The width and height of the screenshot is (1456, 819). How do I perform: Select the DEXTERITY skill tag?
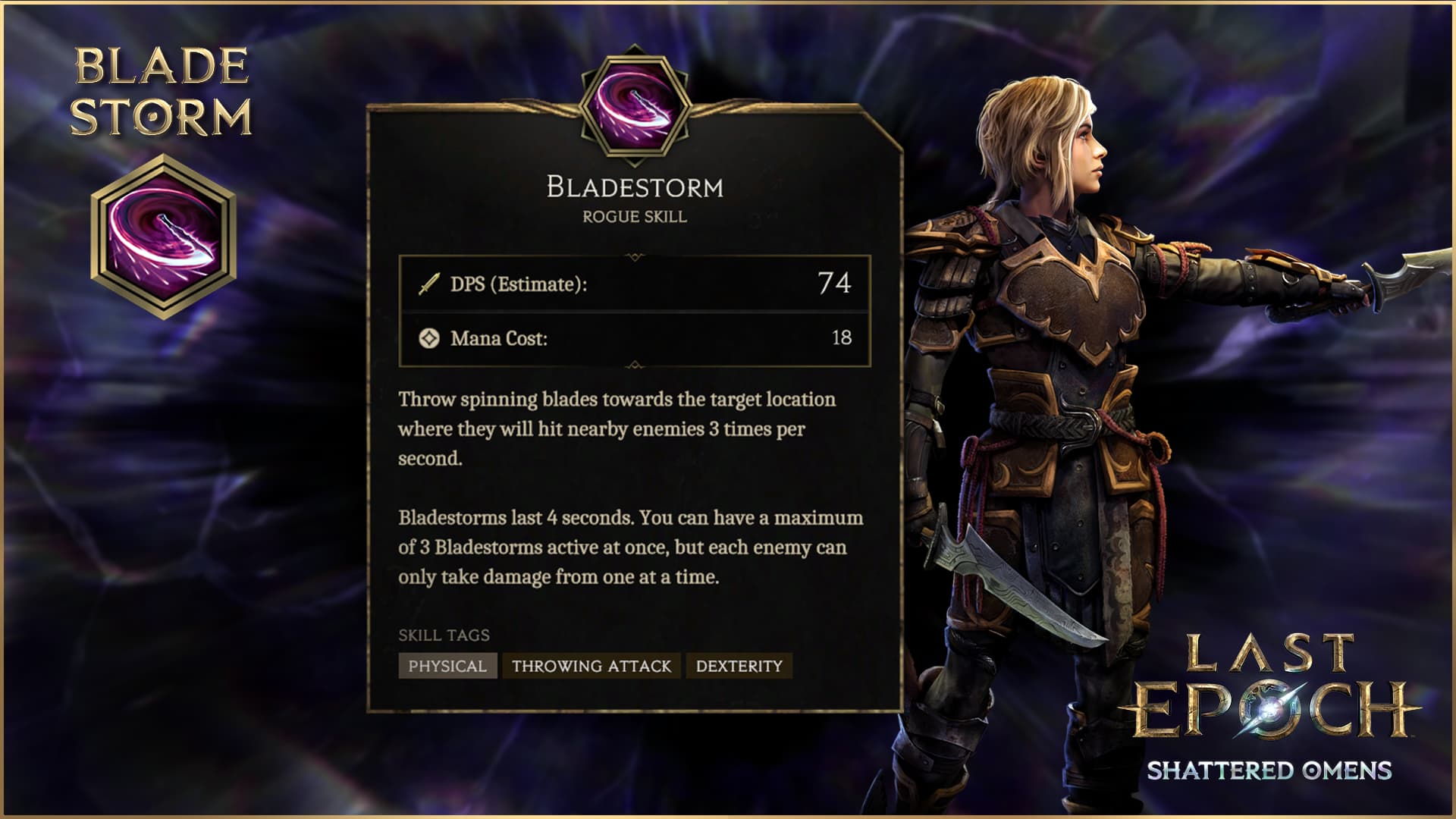coord(739,666)
